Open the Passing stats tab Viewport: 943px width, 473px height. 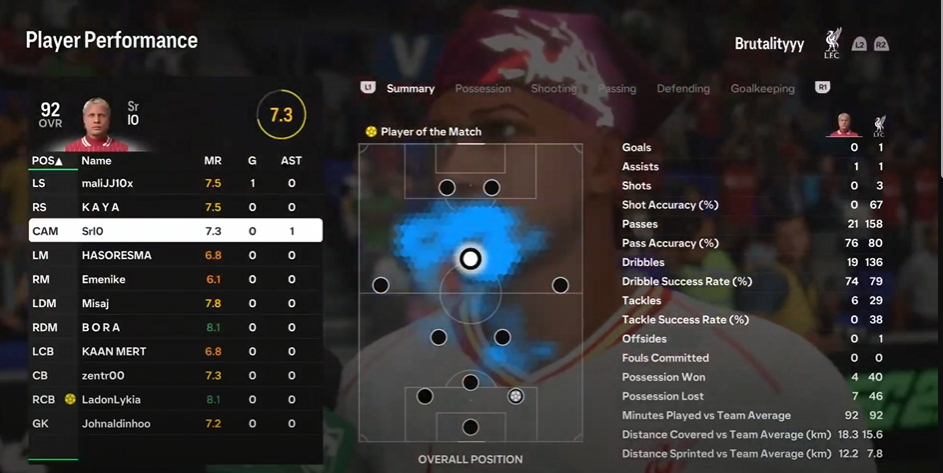(x=617, y=88)
